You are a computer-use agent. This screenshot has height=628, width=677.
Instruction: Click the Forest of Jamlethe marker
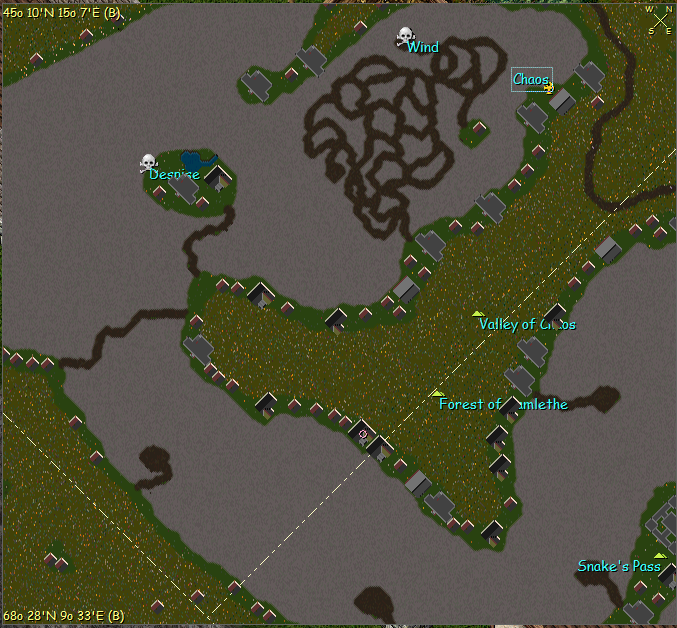(x=437, y=394)
